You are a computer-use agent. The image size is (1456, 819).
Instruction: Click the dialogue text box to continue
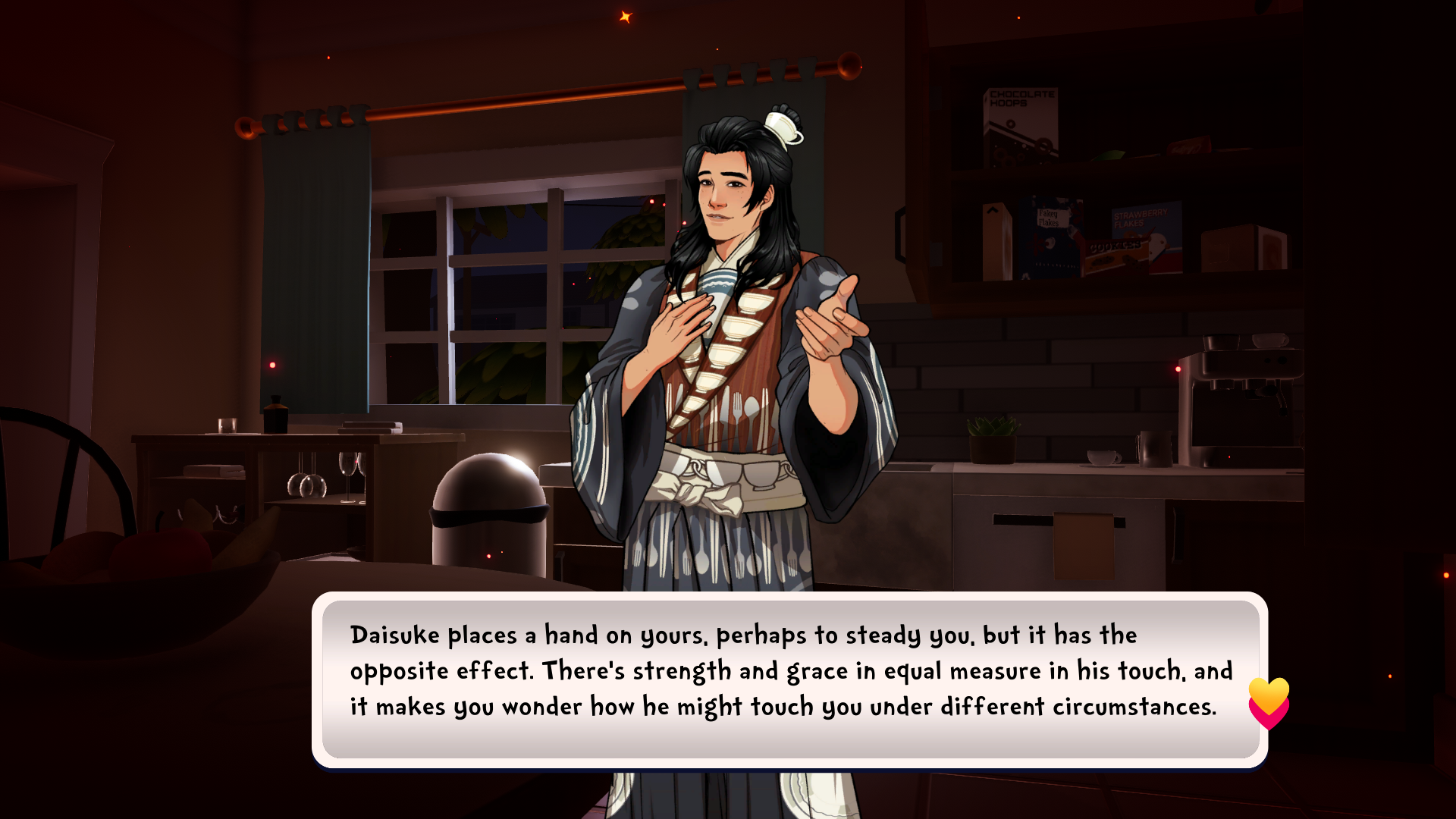tap(789, 679)
